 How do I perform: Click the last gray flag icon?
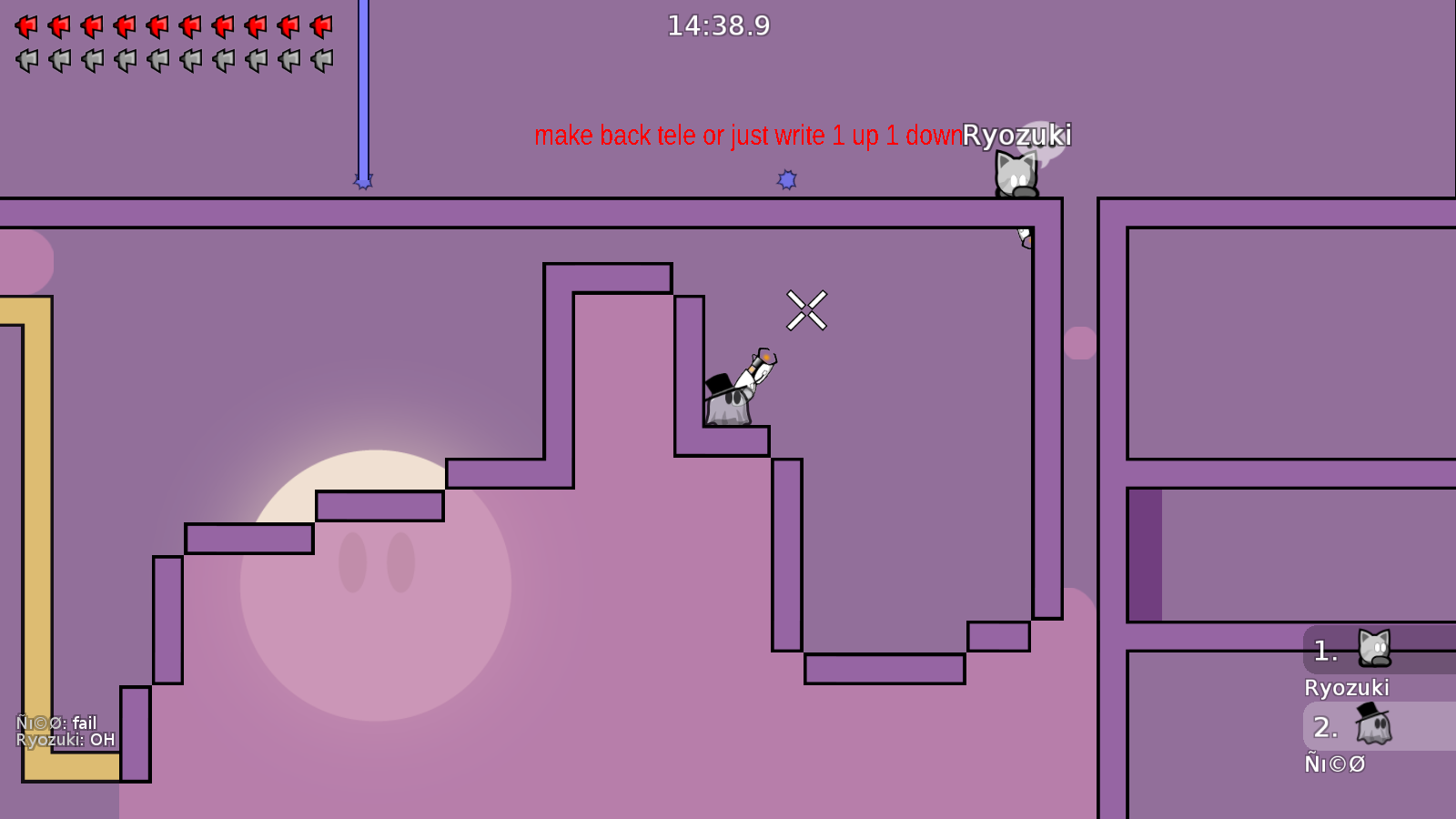pyautogui.click(x=318, y=60)
